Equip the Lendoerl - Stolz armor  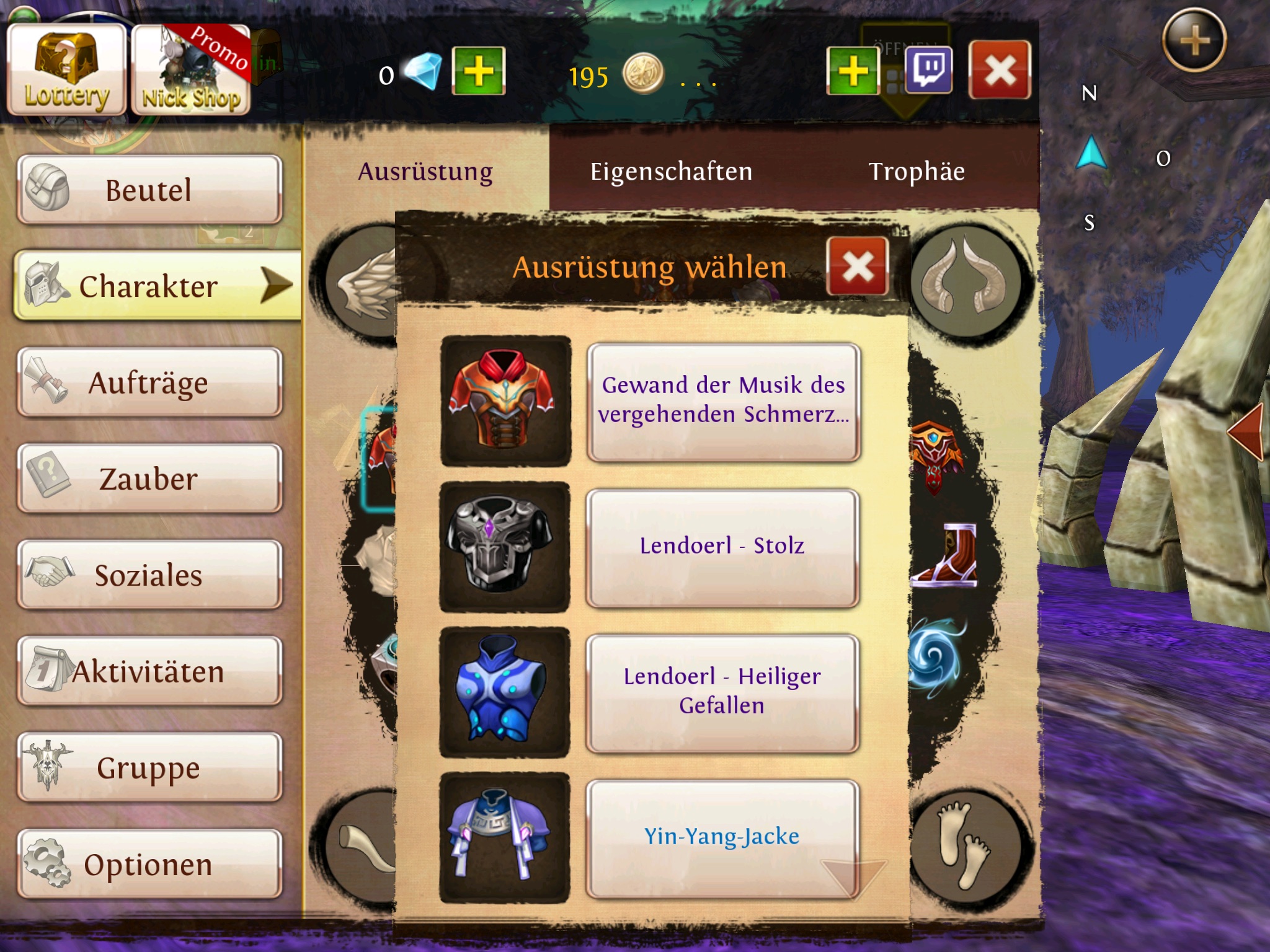click(723, 547)
